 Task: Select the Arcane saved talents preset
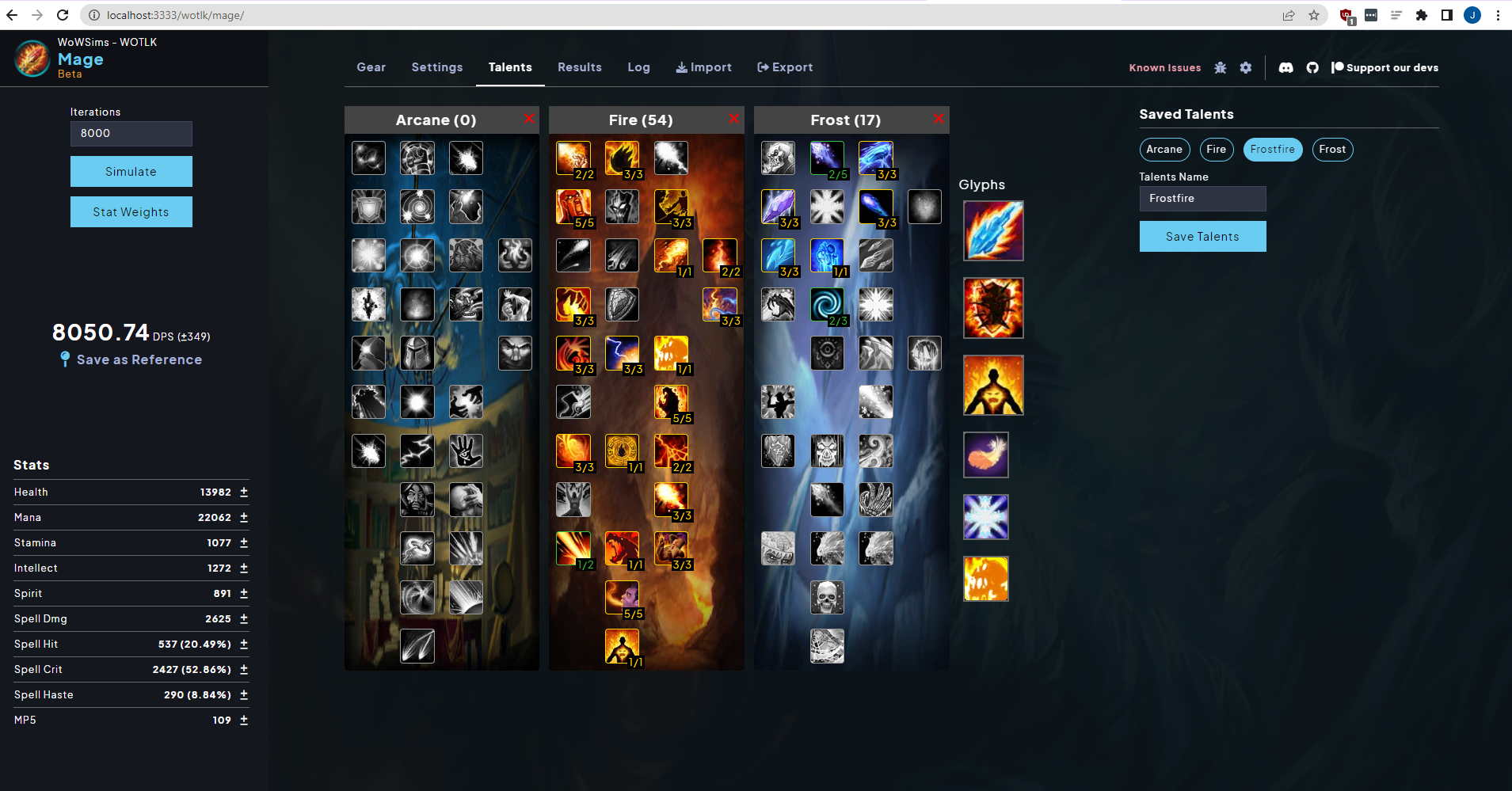click(1164, 150)
